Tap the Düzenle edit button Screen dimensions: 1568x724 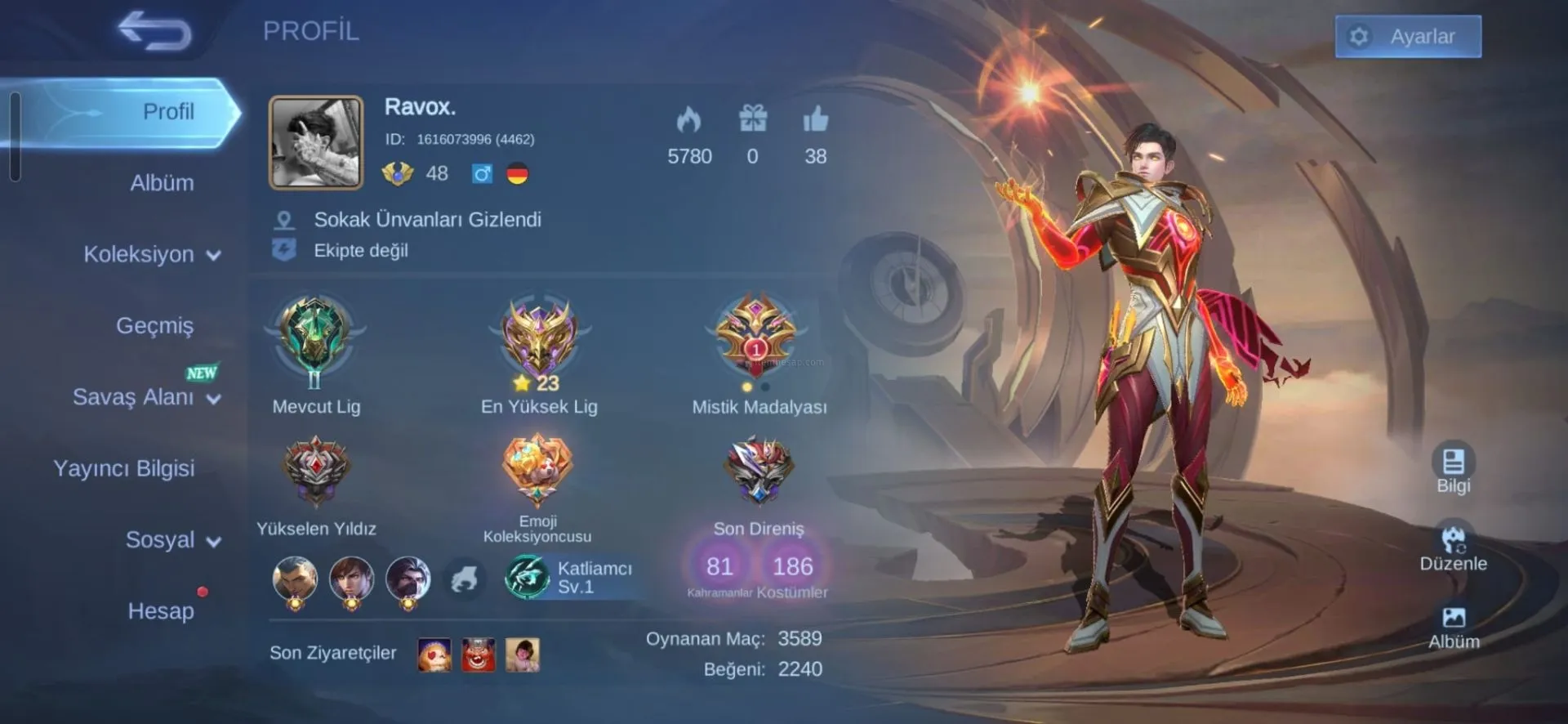[1453, 546]
